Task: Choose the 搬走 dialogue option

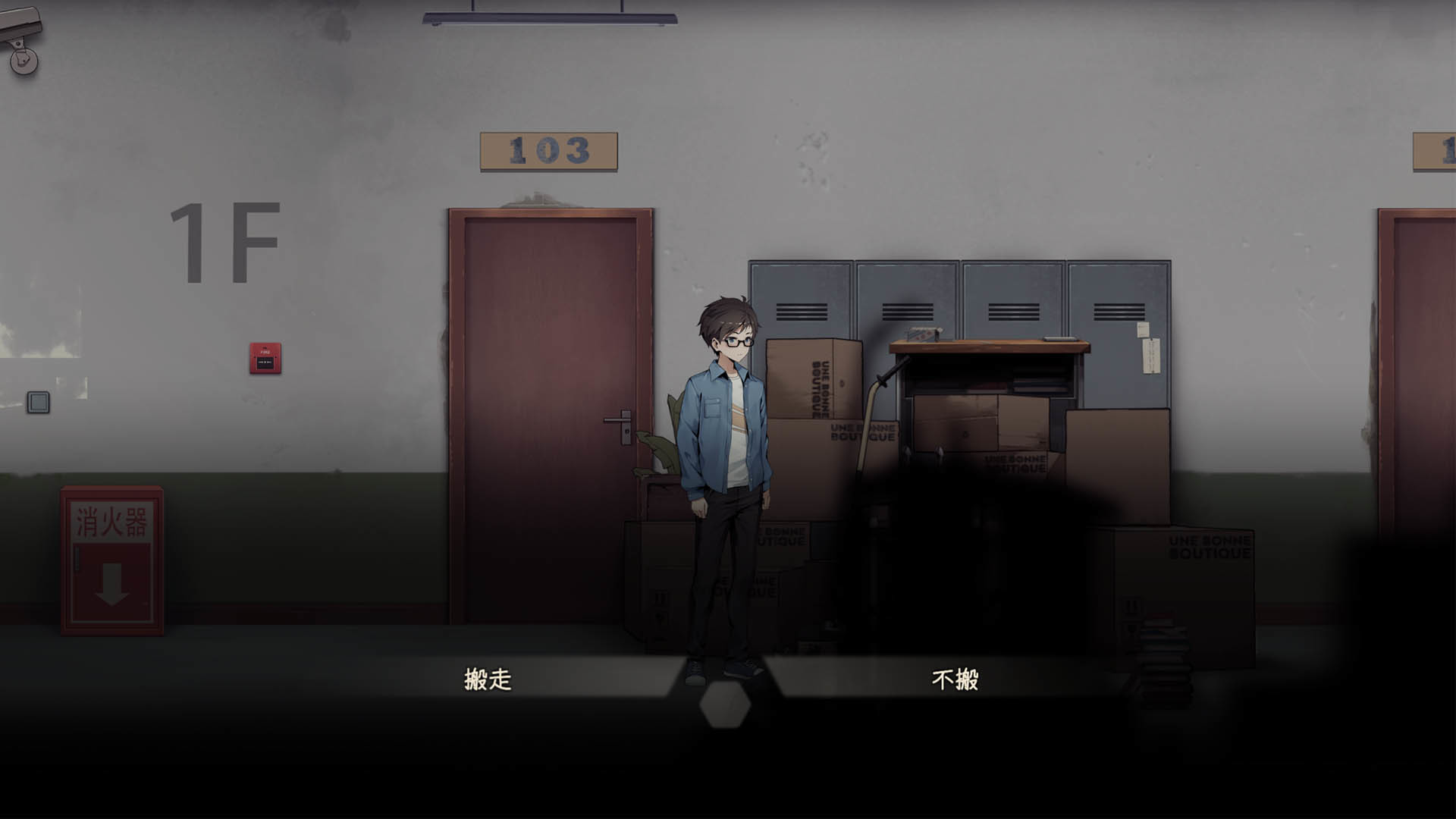Action: pyautogui.click(x=488, y=680)
